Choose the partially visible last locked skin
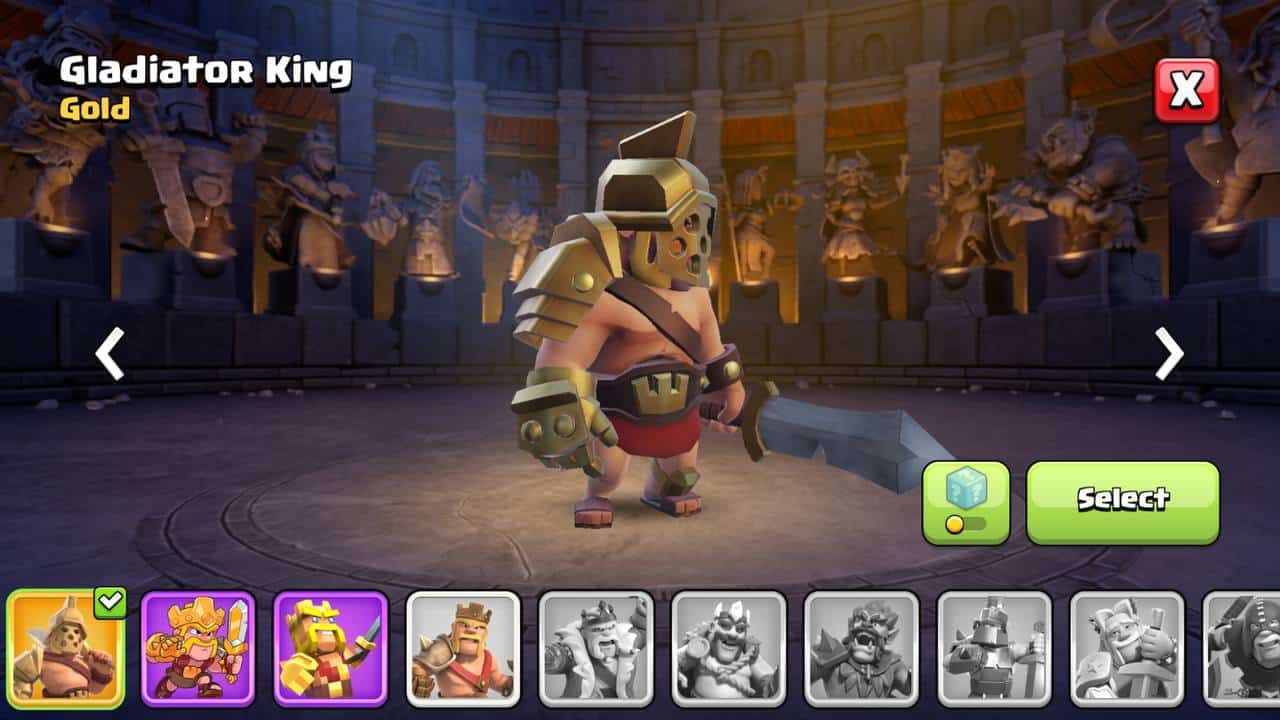This screenshot has width=1280, height=720. 1245,649
